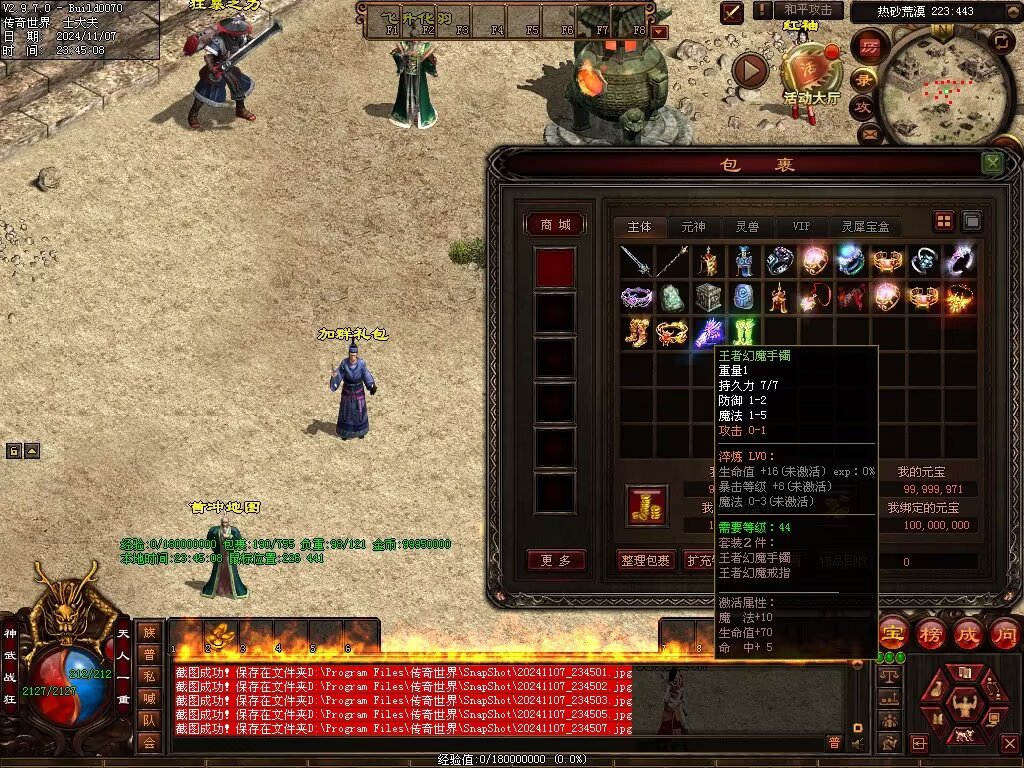Open the mail envelope icon
Viewport: 1024px width, 768px height.
[869, 133]
